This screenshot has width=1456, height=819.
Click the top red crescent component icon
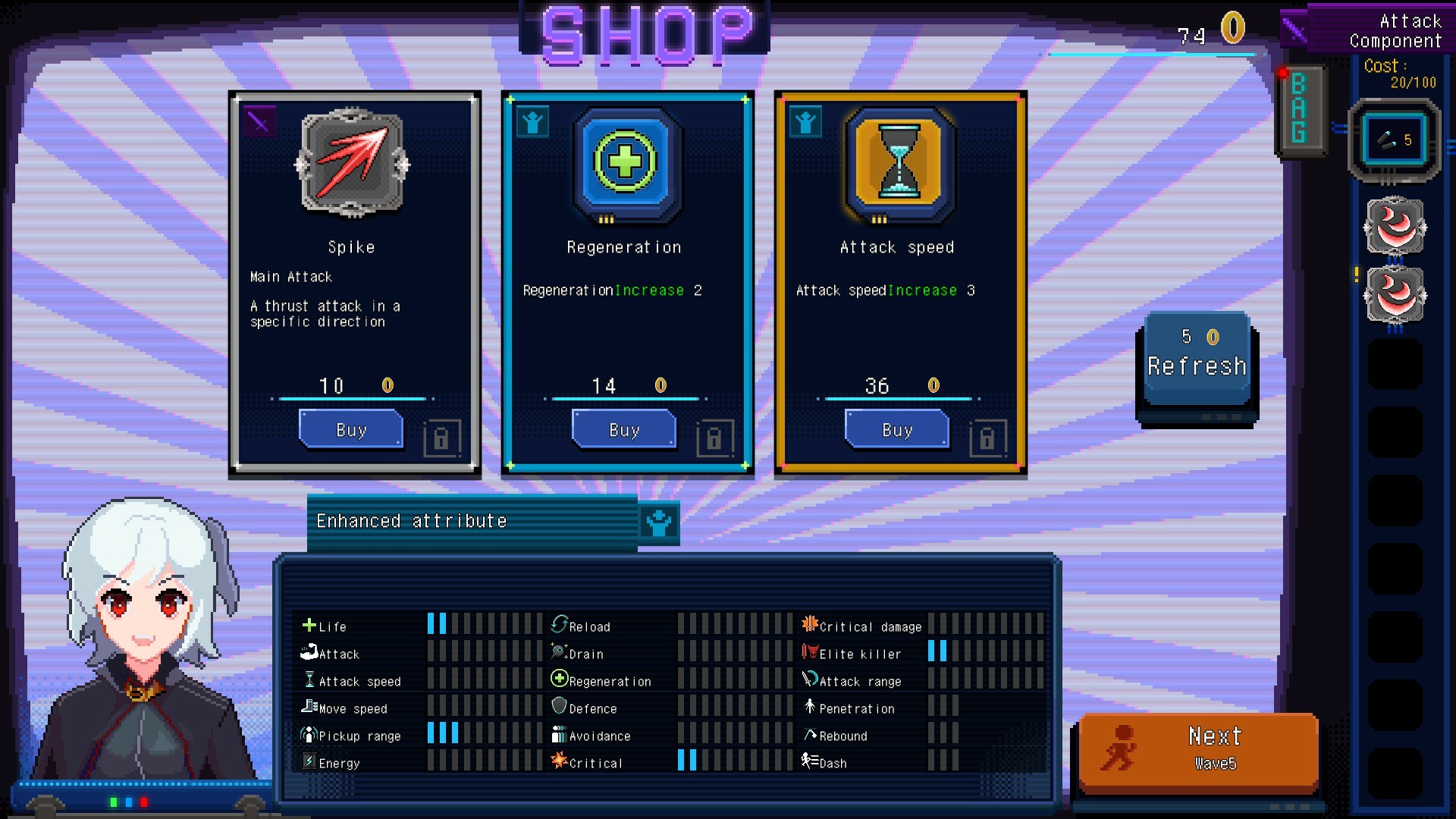click(x=1394, y=229)
